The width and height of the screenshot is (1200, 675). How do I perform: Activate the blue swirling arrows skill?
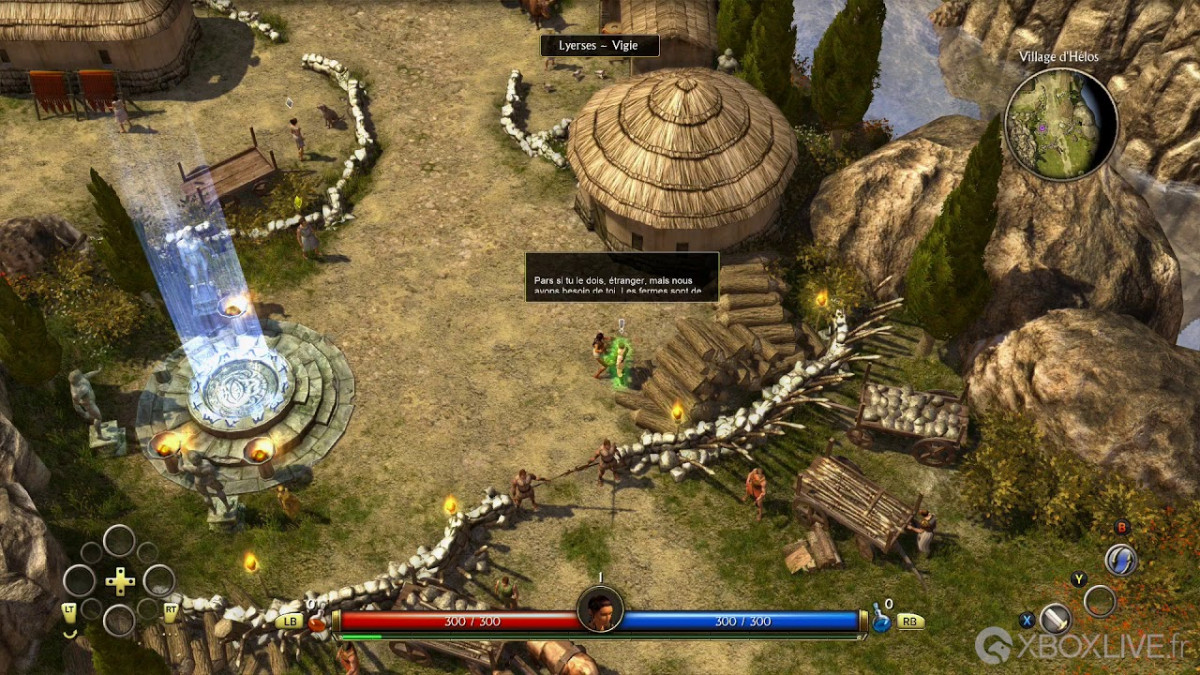[1121, 560]
